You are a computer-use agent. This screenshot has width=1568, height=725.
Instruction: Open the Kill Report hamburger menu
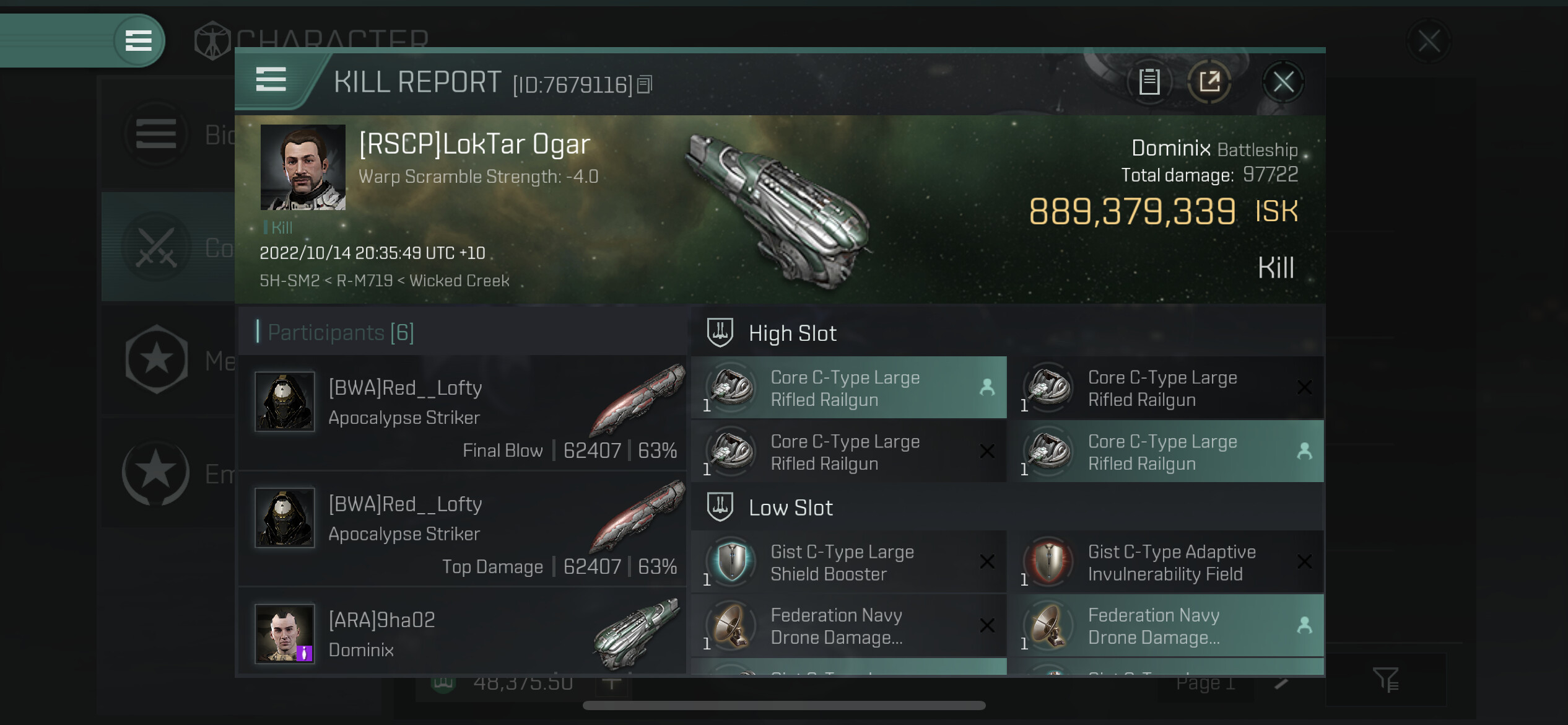point(271,80)
